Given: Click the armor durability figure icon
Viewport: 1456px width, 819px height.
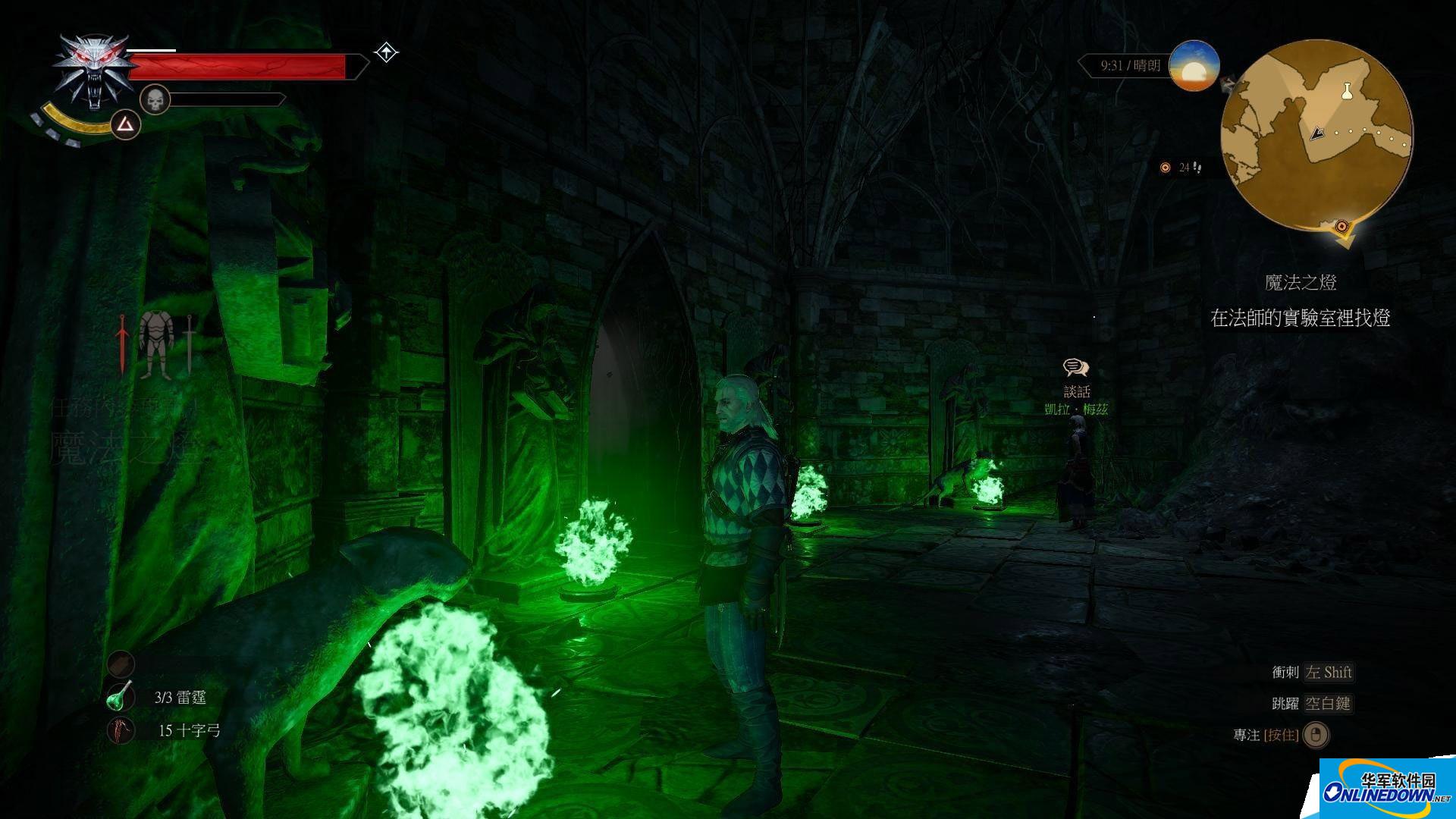Looking at the screenshot, I should 156,344.
